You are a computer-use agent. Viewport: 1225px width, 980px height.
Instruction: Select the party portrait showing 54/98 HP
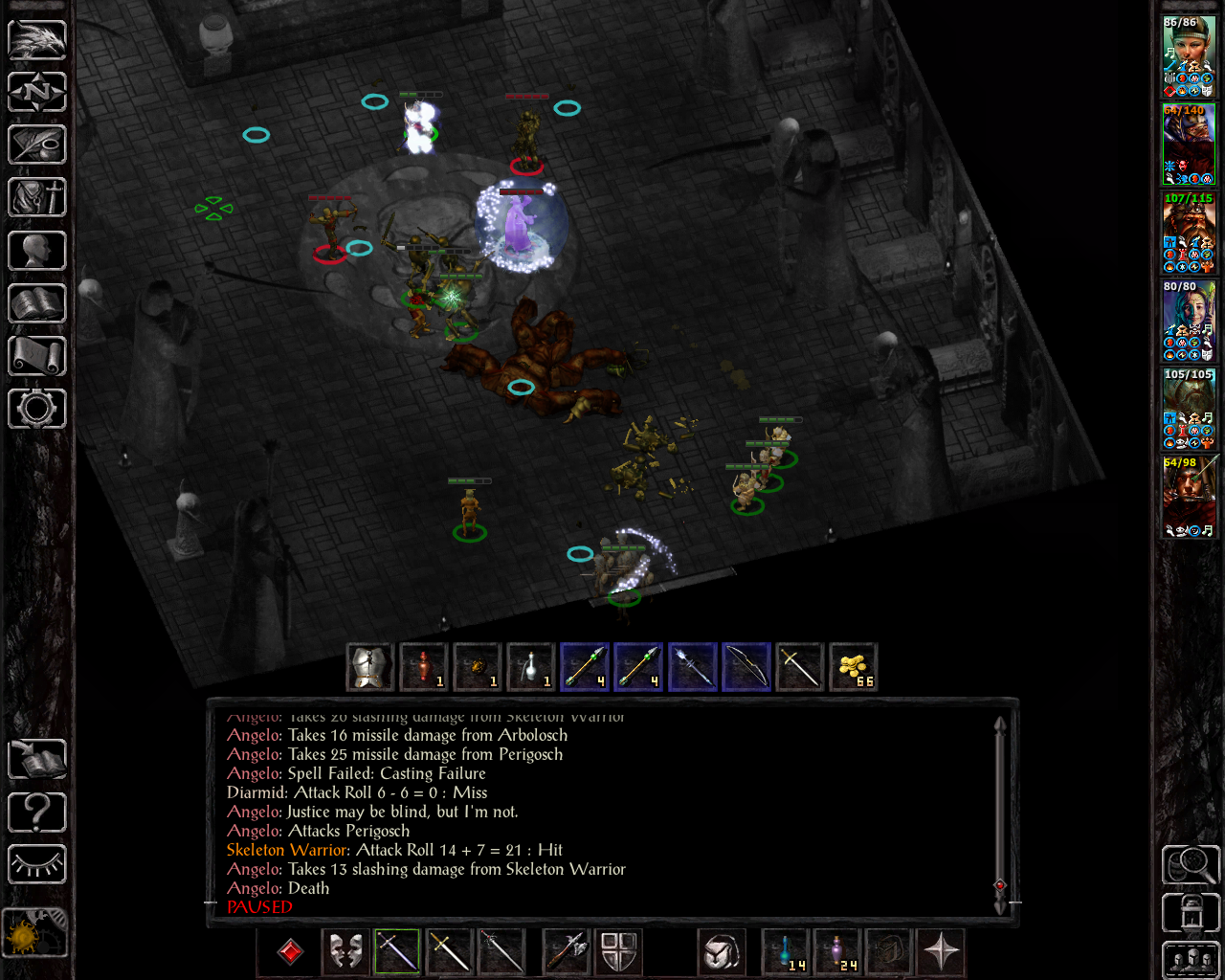click(x=1189, y=497)
